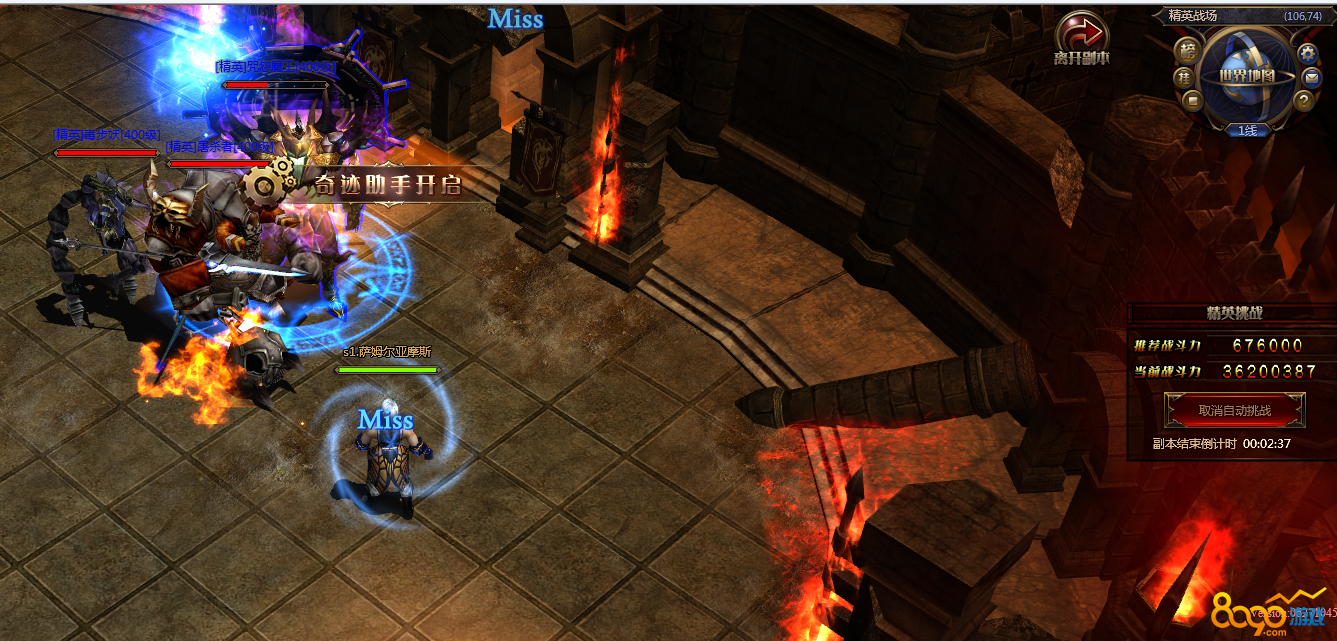Select the 1线 server line selector
This screenshot has height=641, width=1337.
point(1247,130)
